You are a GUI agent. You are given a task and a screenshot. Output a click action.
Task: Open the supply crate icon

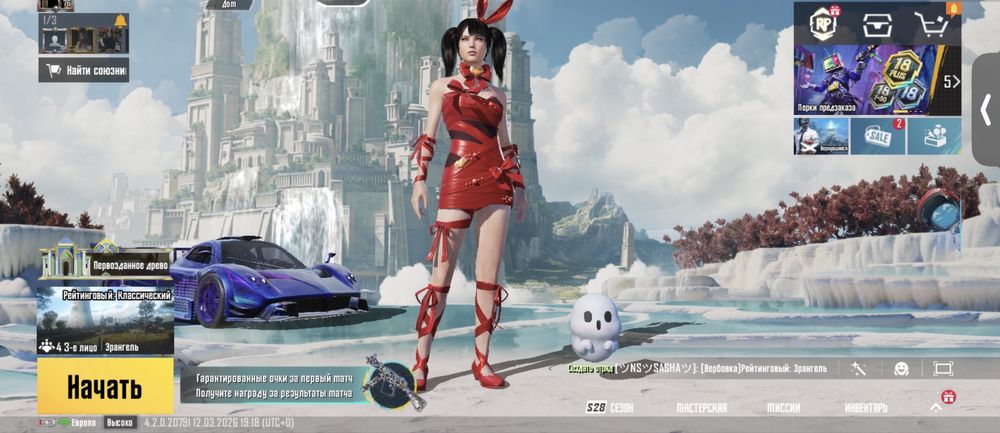point(878,24)
